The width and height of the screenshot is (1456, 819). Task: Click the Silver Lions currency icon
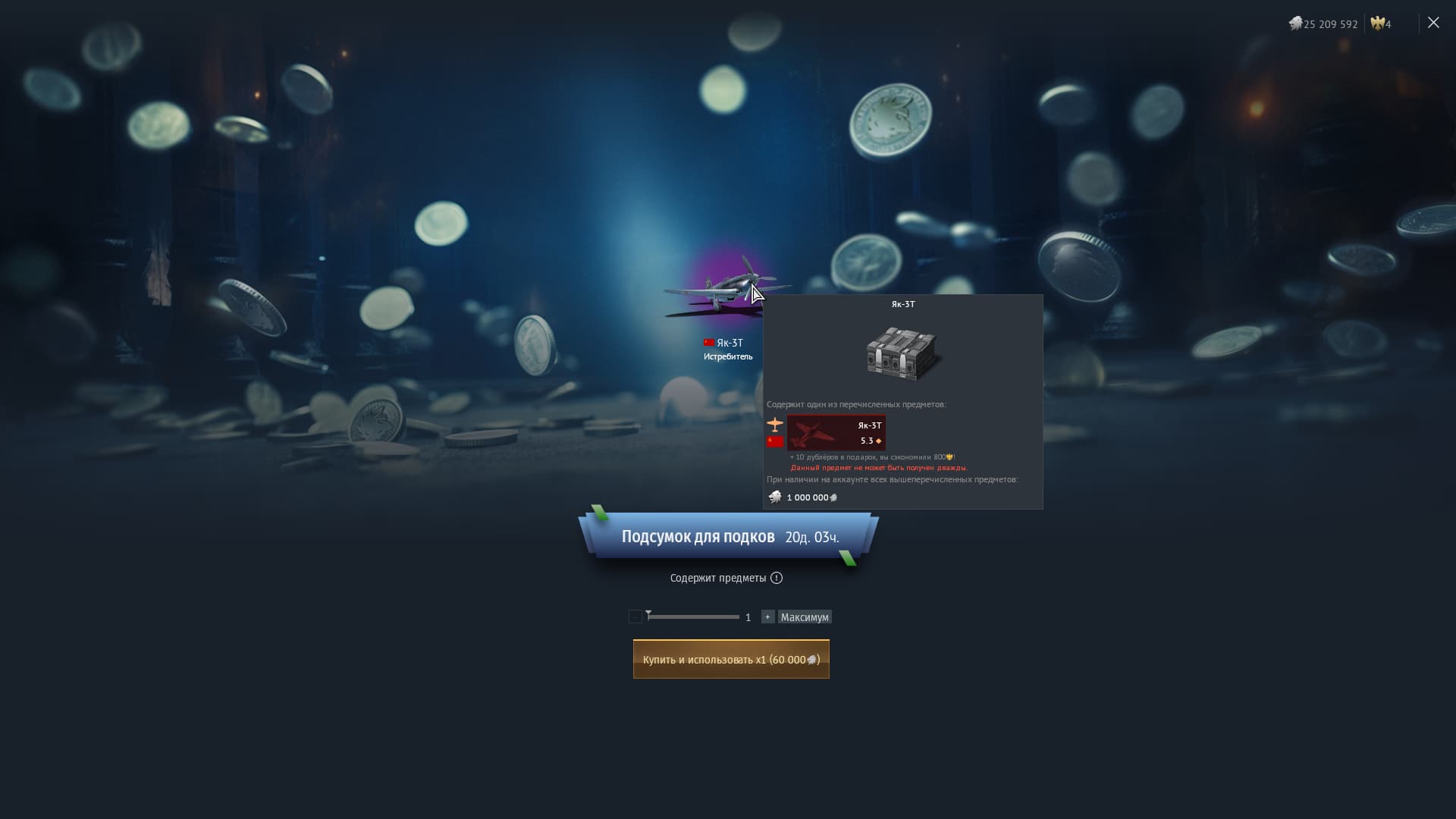click(x=1297, y=24)
